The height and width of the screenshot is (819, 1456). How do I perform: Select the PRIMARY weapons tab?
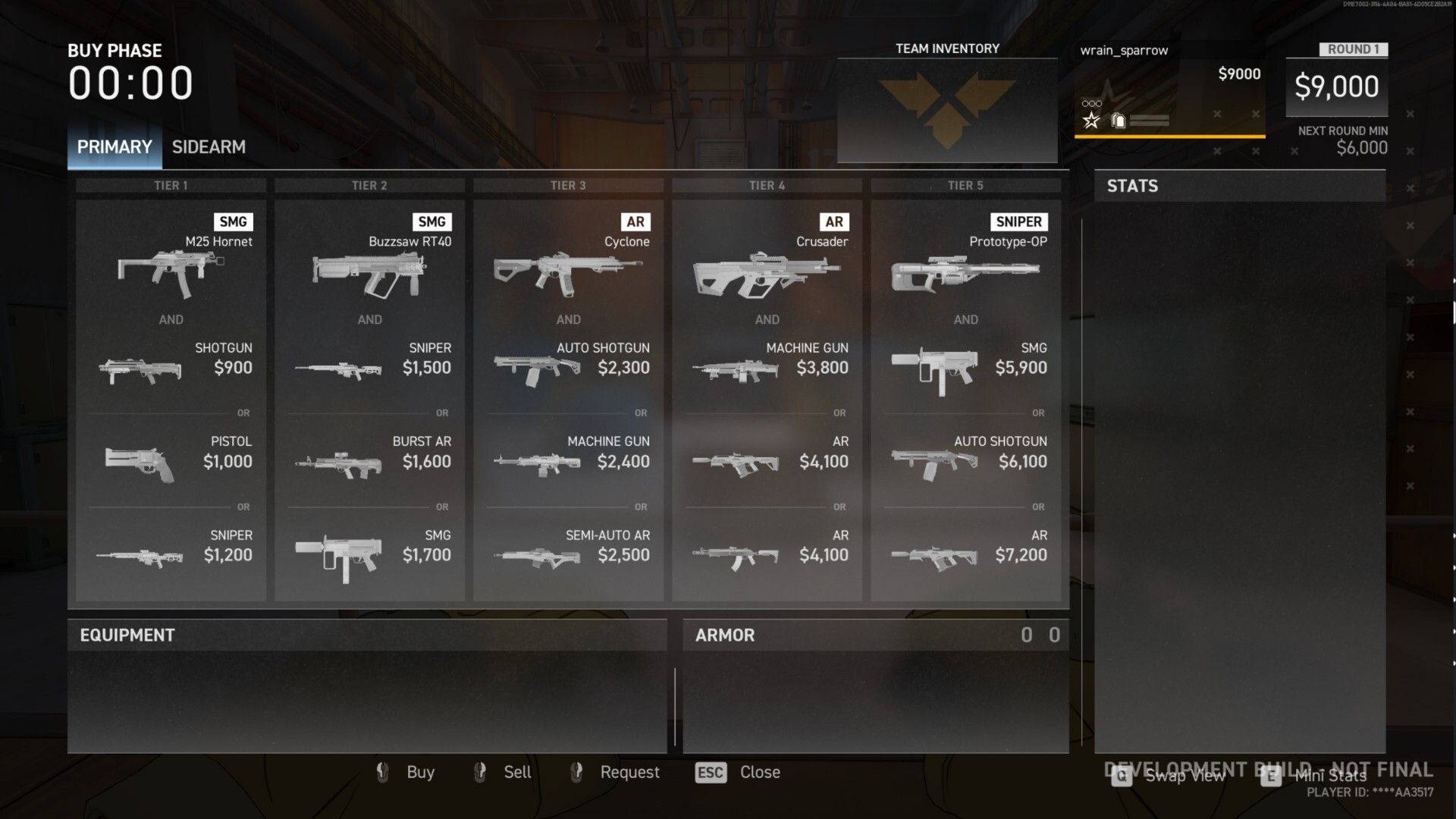115,147
